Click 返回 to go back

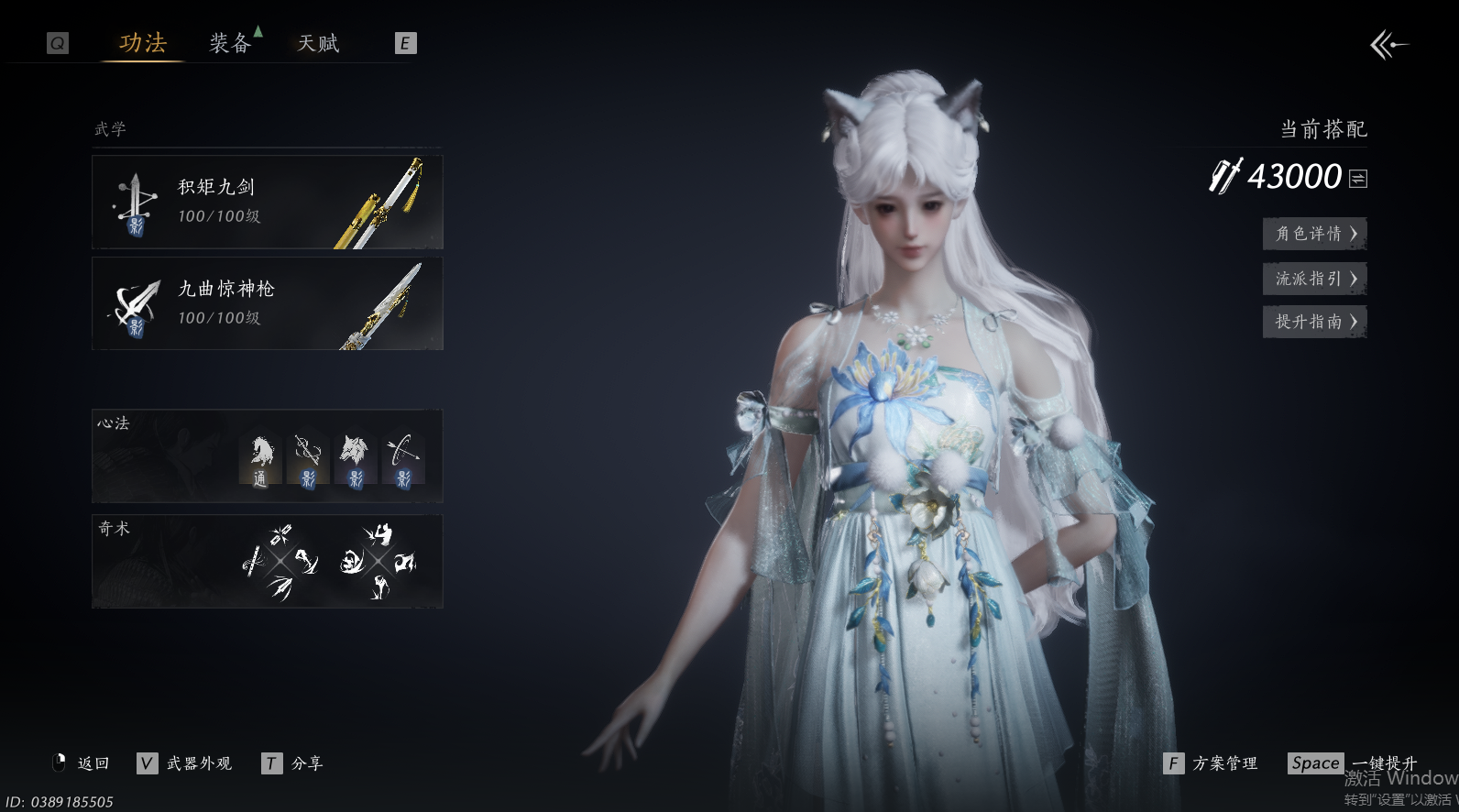(x=92, y=763)
